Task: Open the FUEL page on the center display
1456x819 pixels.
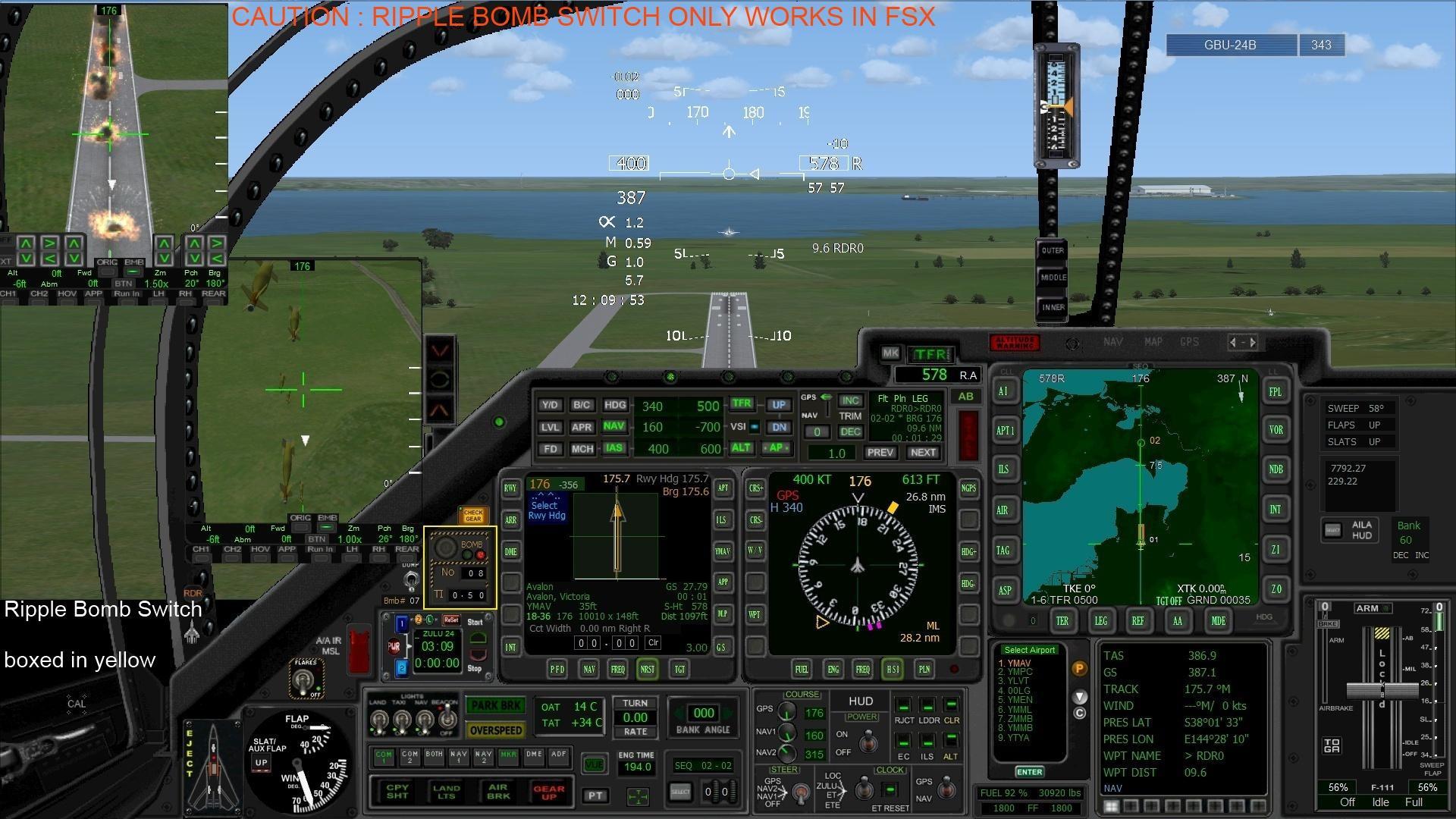Action: coord(802,669)
